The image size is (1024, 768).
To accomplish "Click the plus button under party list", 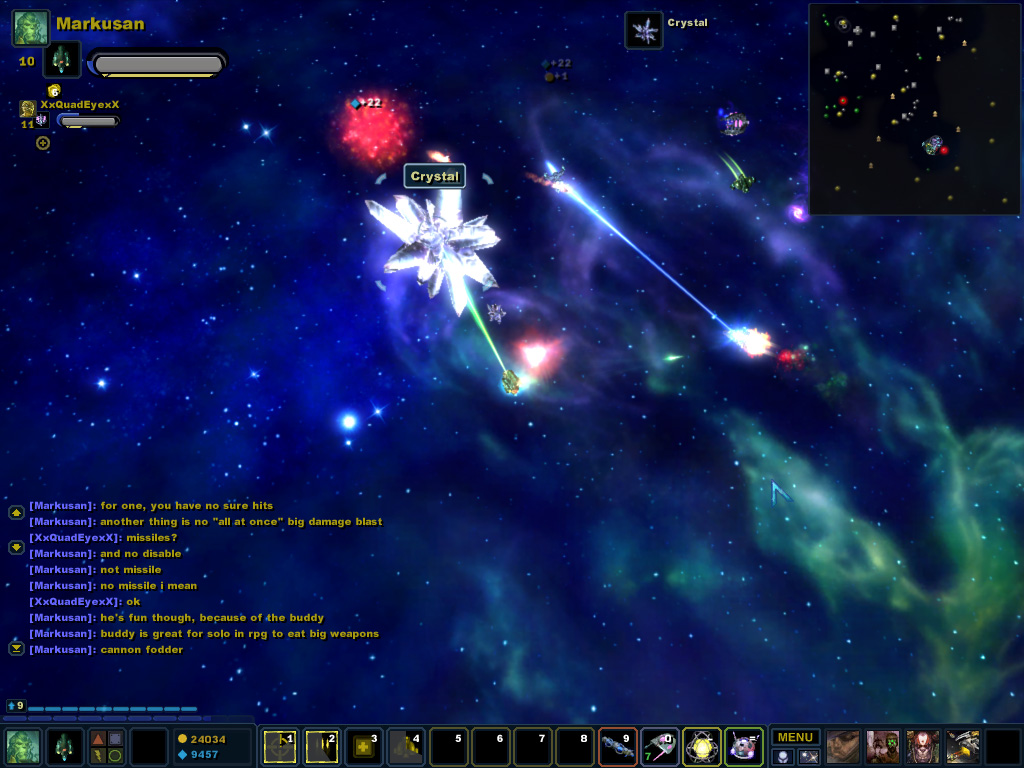I will coord(43,143).
